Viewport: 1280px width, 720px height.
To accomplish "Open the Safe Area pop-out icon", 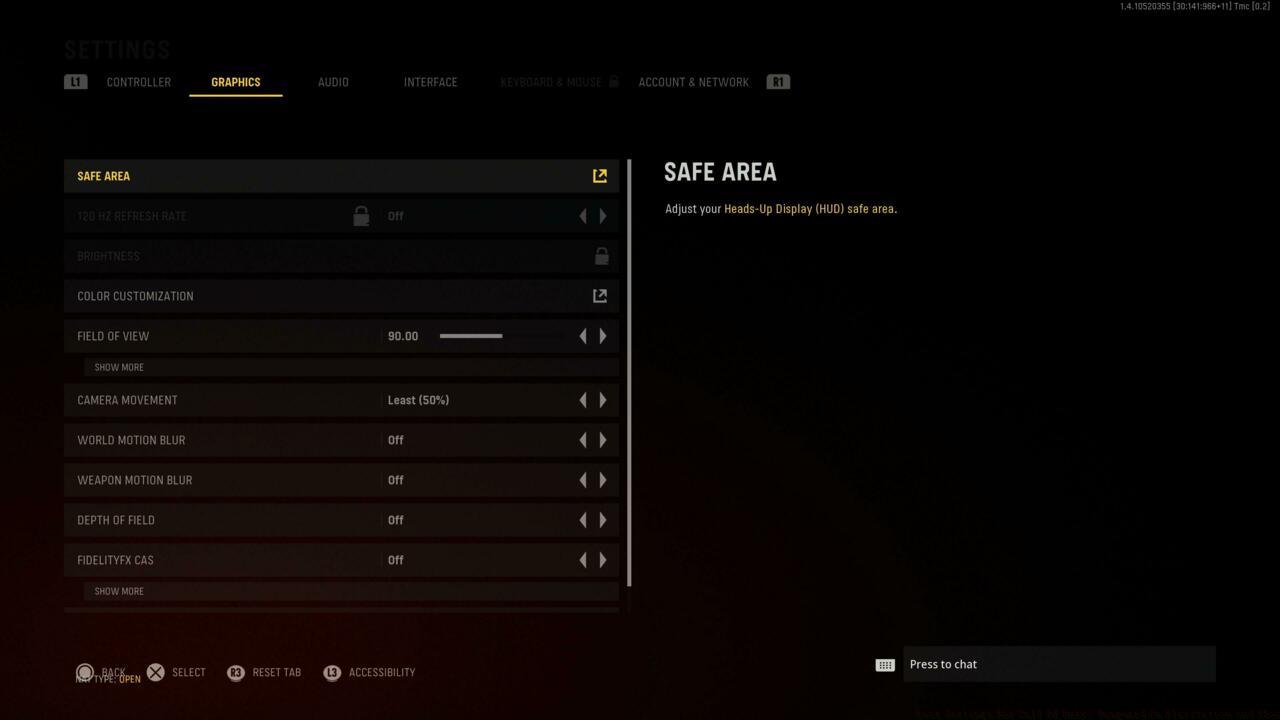I will (599, 175).
